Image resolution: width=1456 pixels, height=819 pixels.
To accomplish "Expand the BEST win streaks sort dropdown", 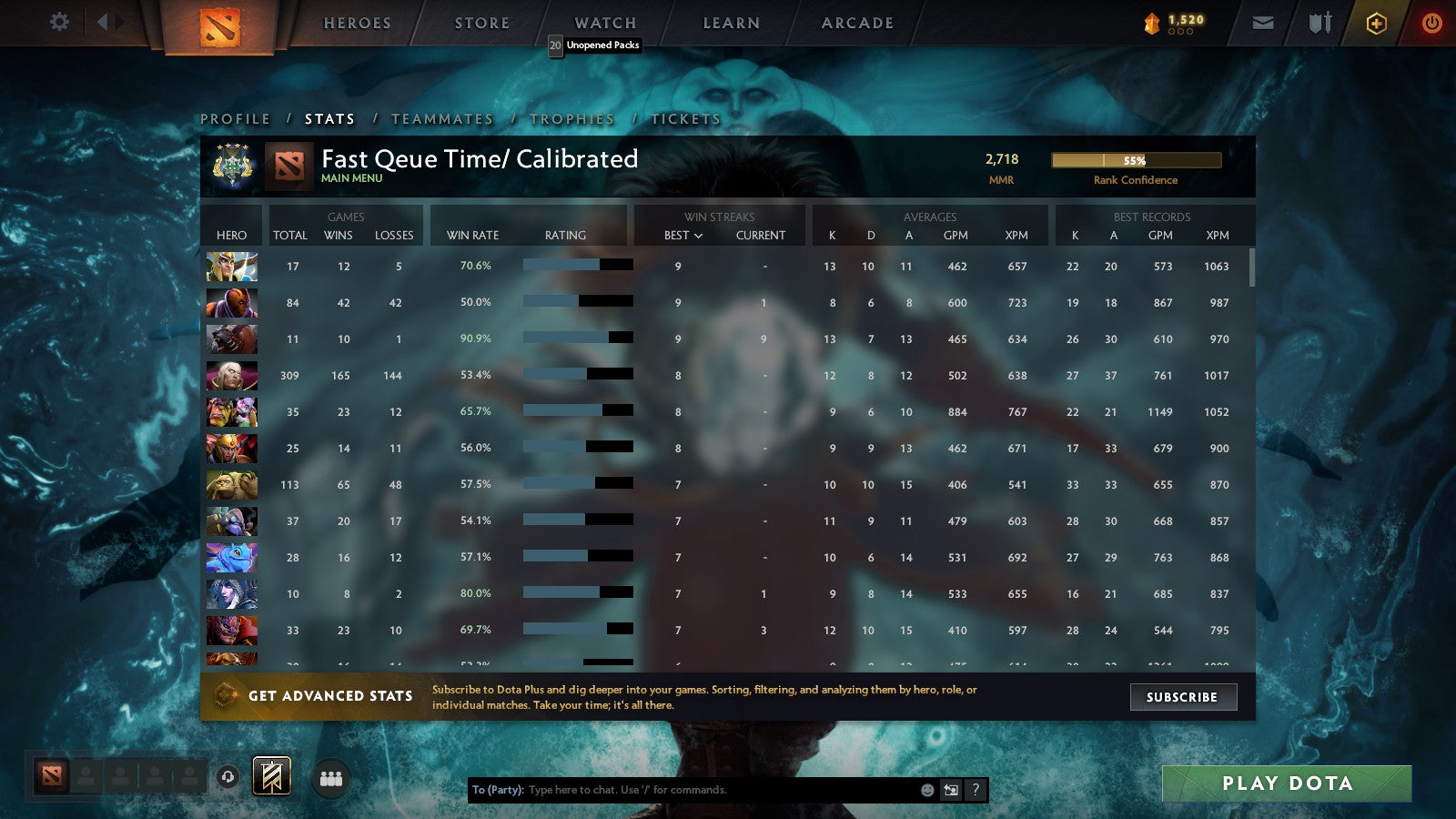I will click(x=681, y=235).
